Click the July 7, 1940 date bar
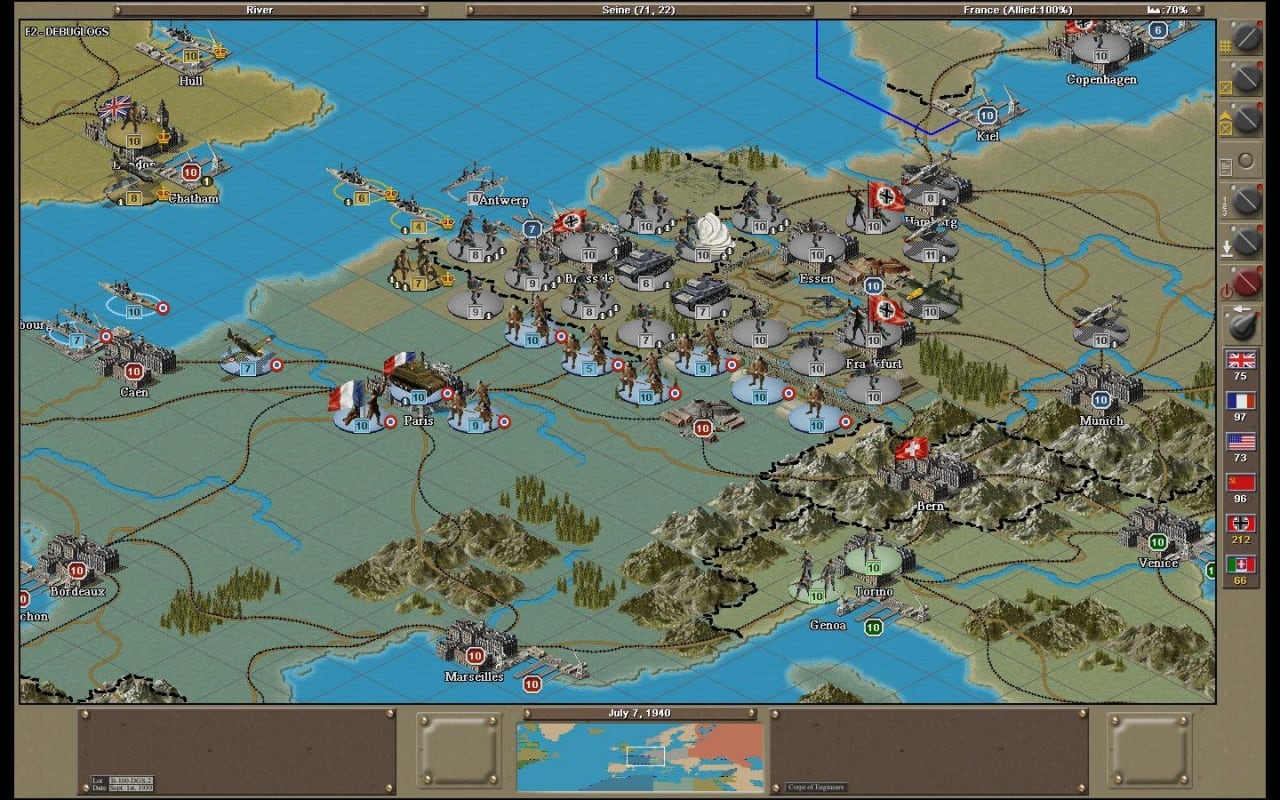Viewport: 1280px width, 800px height. [x=640, y=713]
